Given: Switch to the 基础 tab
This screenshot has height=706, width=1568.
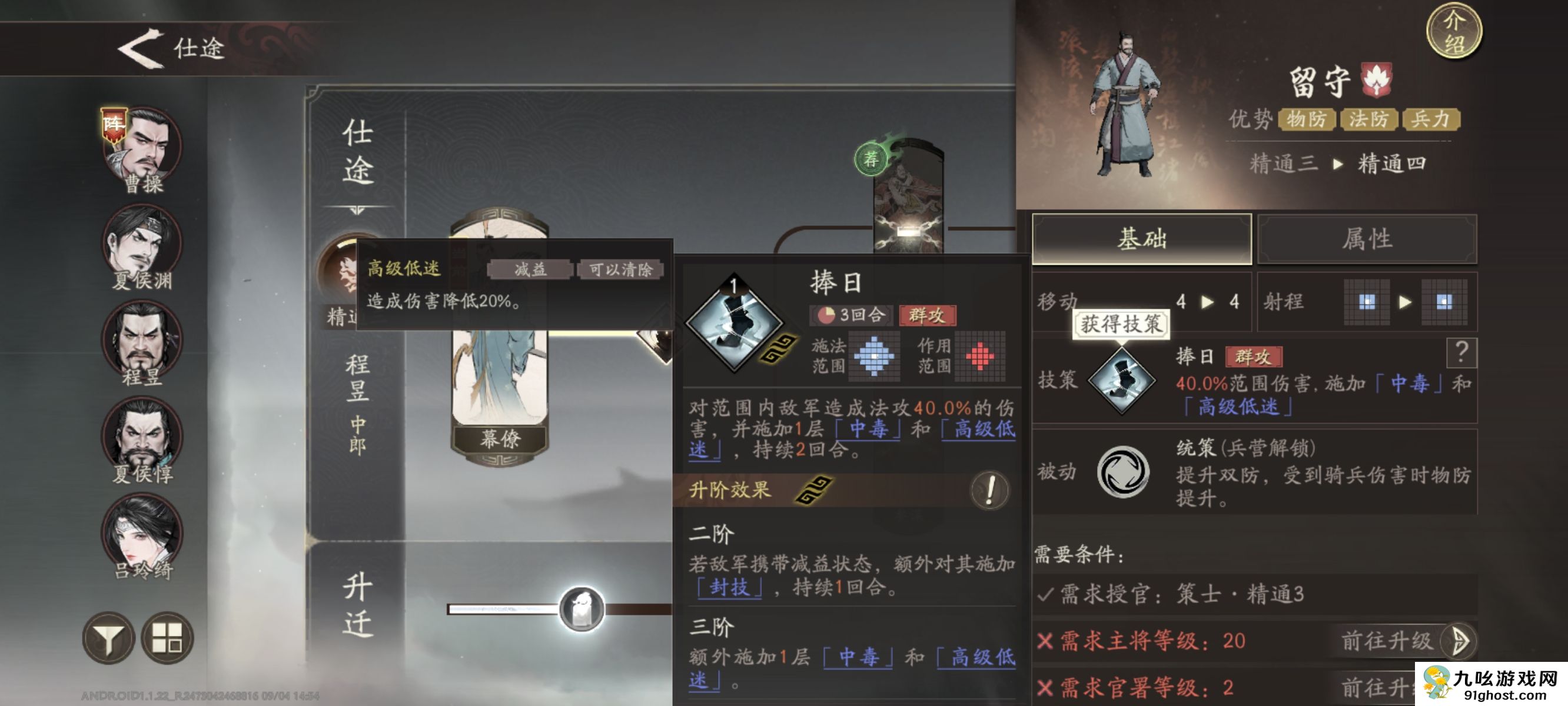Looking at the screenshot, I should point(1141,240).
